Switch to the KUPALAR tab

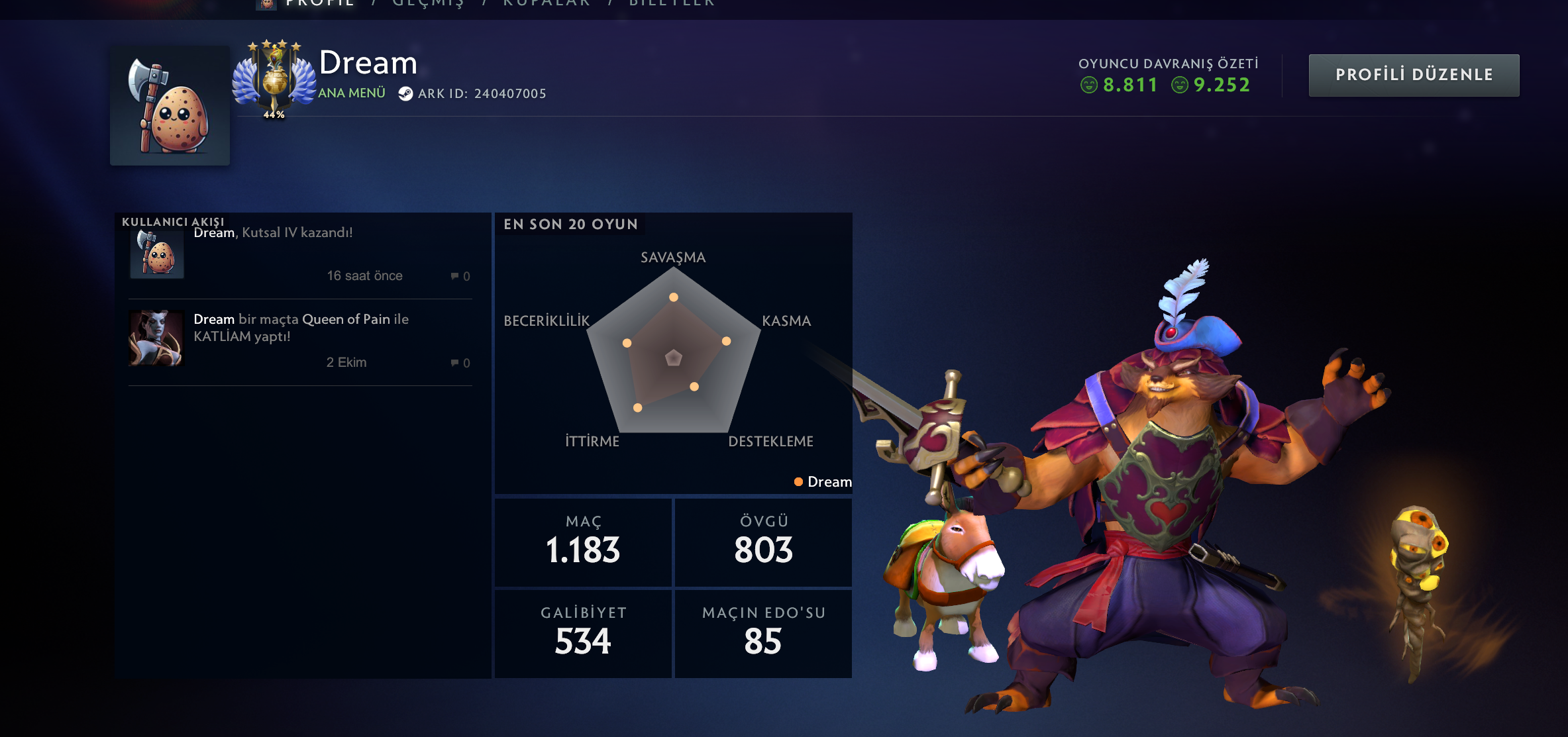(x=547, y=3)
